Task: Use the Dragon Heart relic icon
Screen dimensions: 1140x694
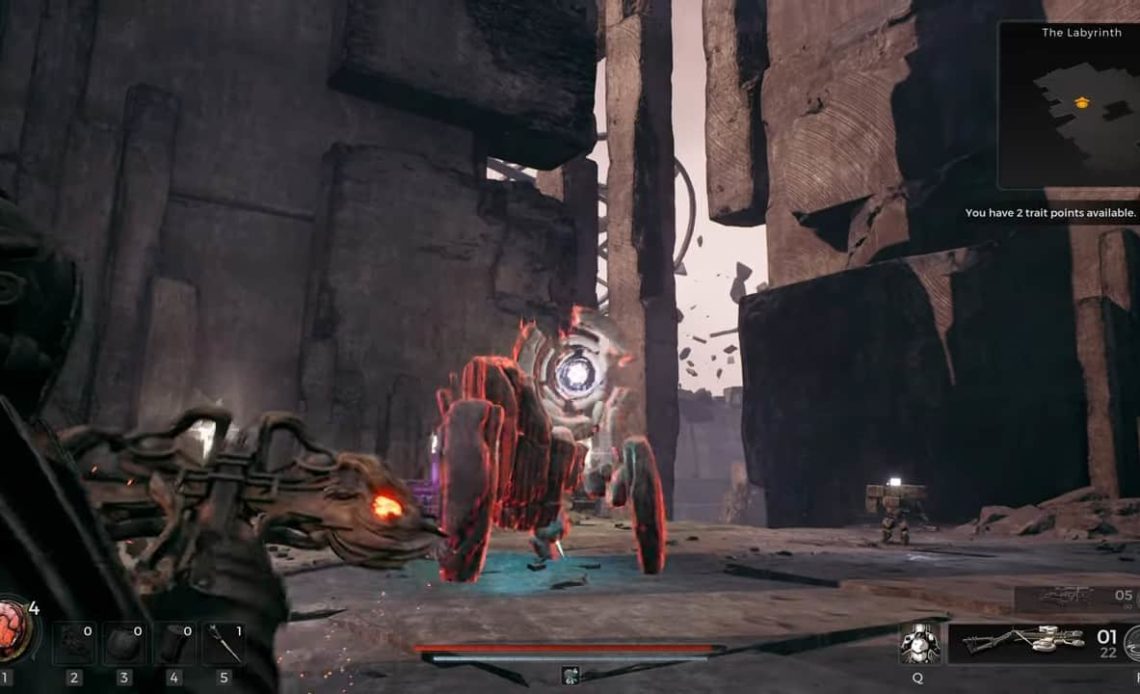Action: click(x=17, y=627)
